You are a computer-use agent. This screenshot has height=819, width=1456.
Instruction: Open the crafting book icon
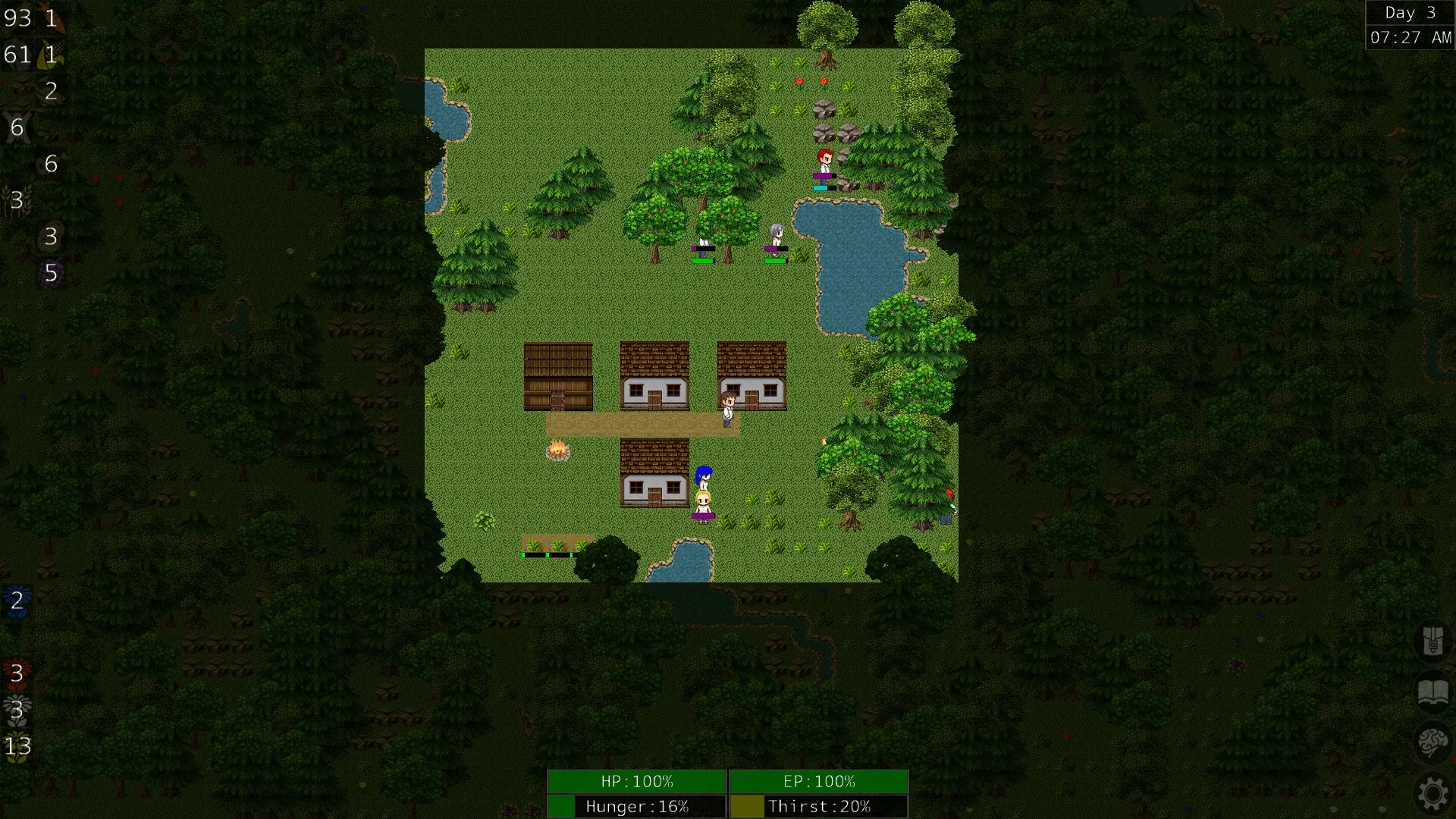coord(1432,690)
